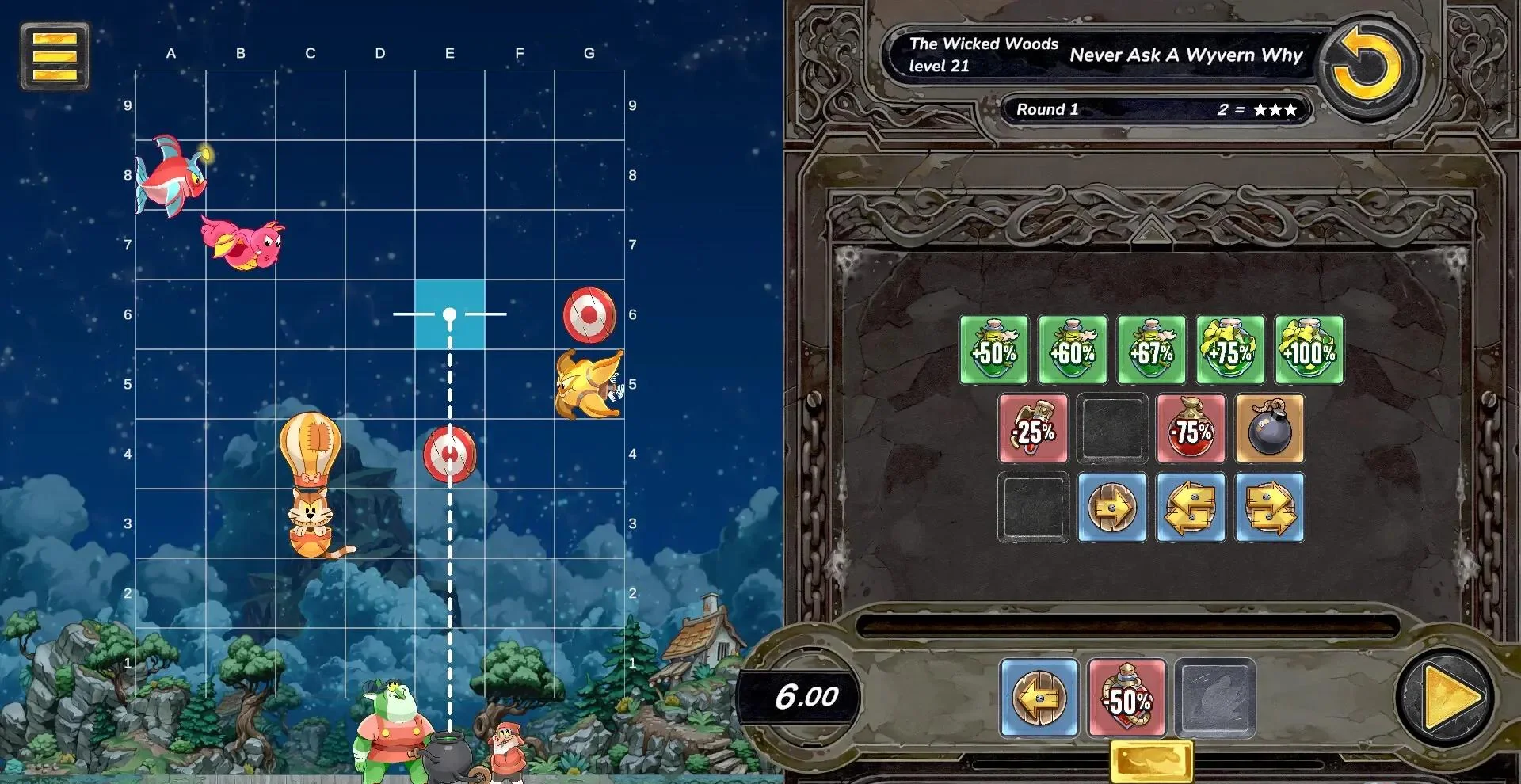Viewport: 1521px width, 784px height.
Task: Open the gold hamburger menu
Action: point(55,55)
